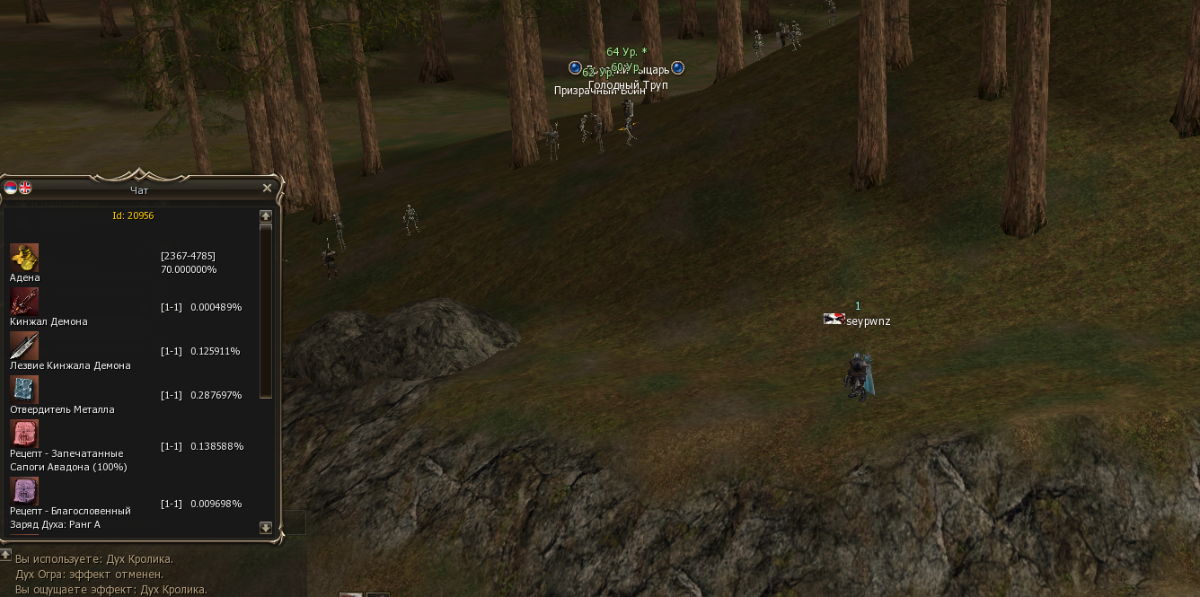1200x597 pixels.
Task: Click the scroll thumb of the drop list
Action: tap(265, 310)
